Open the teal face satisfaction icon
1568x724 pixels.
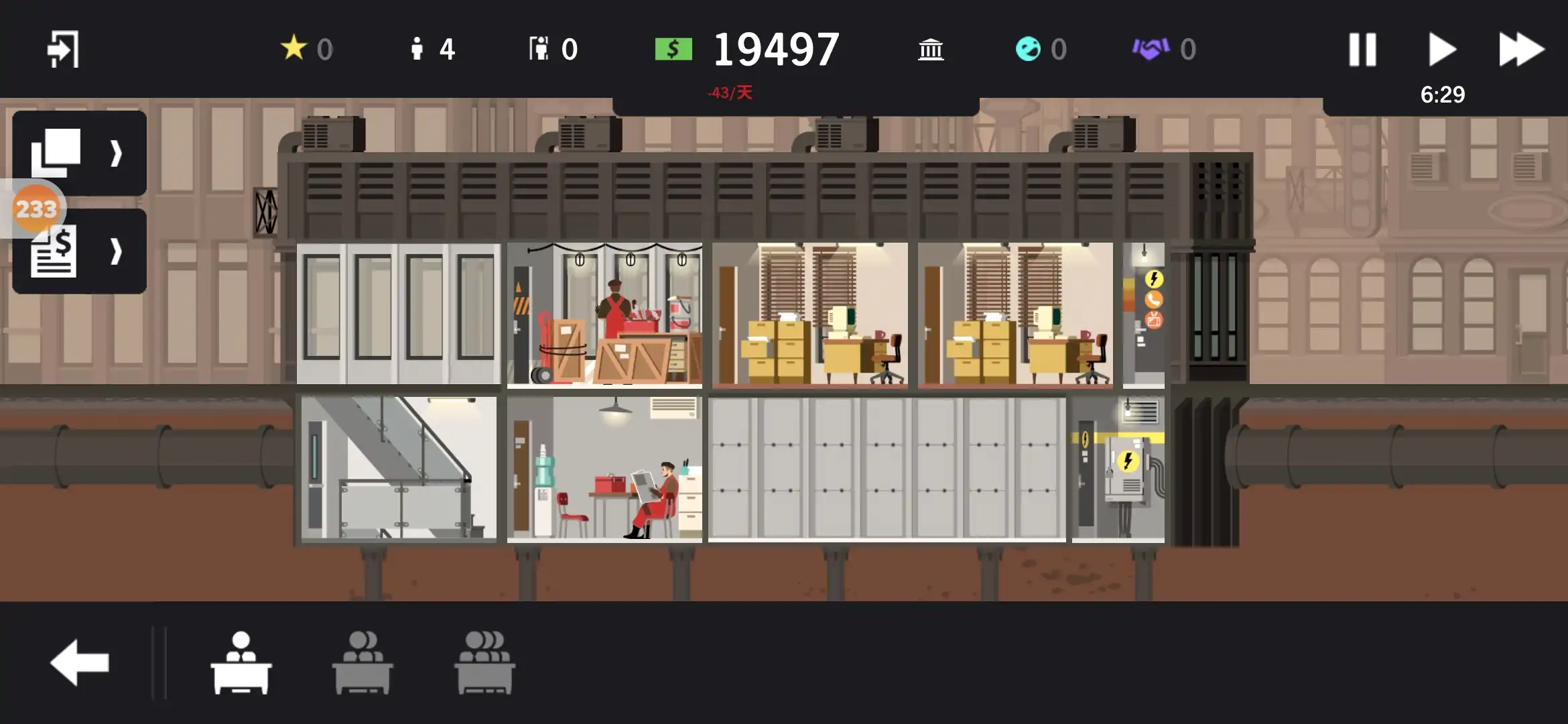1028,48
